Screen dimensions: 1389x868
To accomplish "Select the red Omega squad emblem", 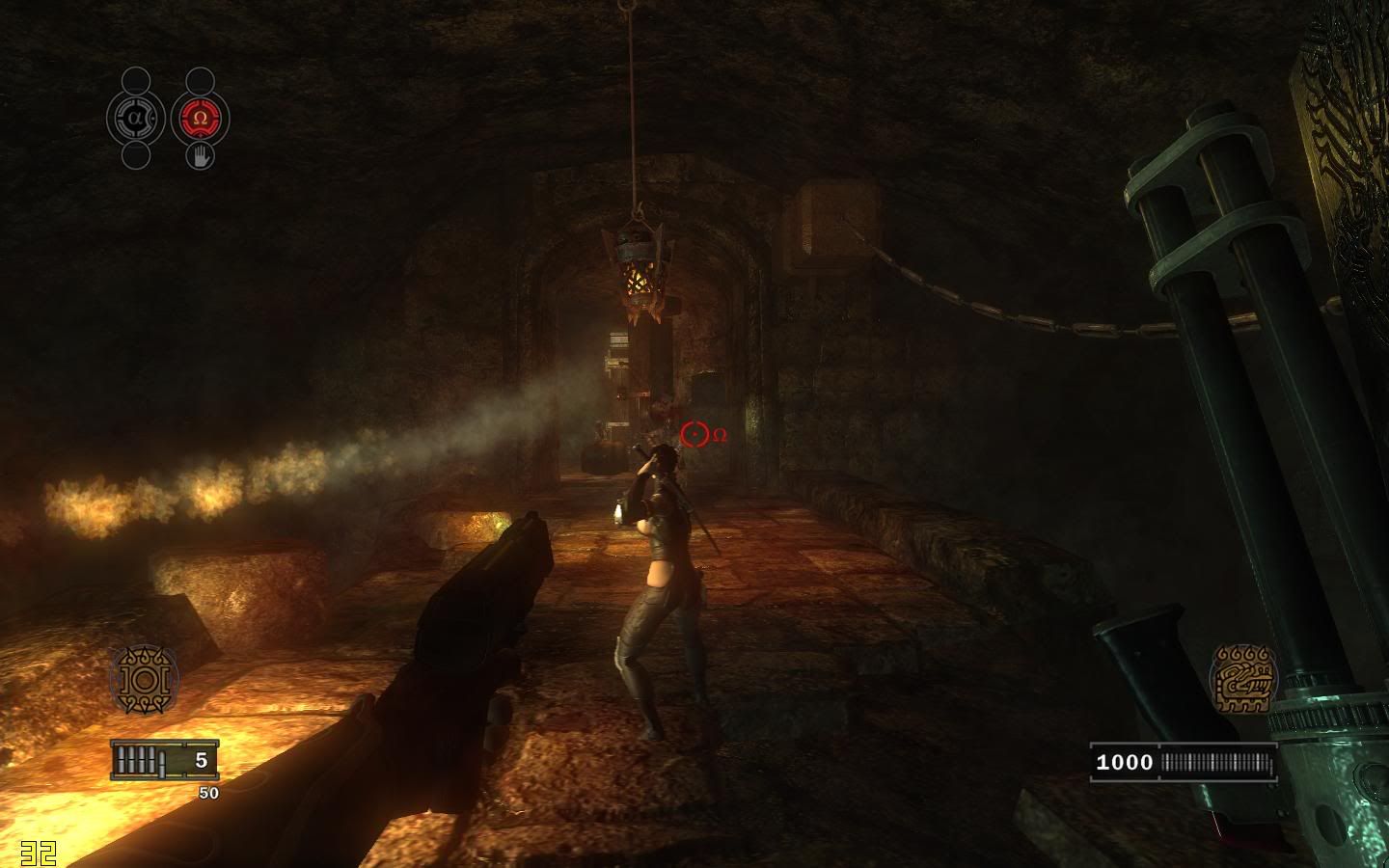I will point(200,119).
